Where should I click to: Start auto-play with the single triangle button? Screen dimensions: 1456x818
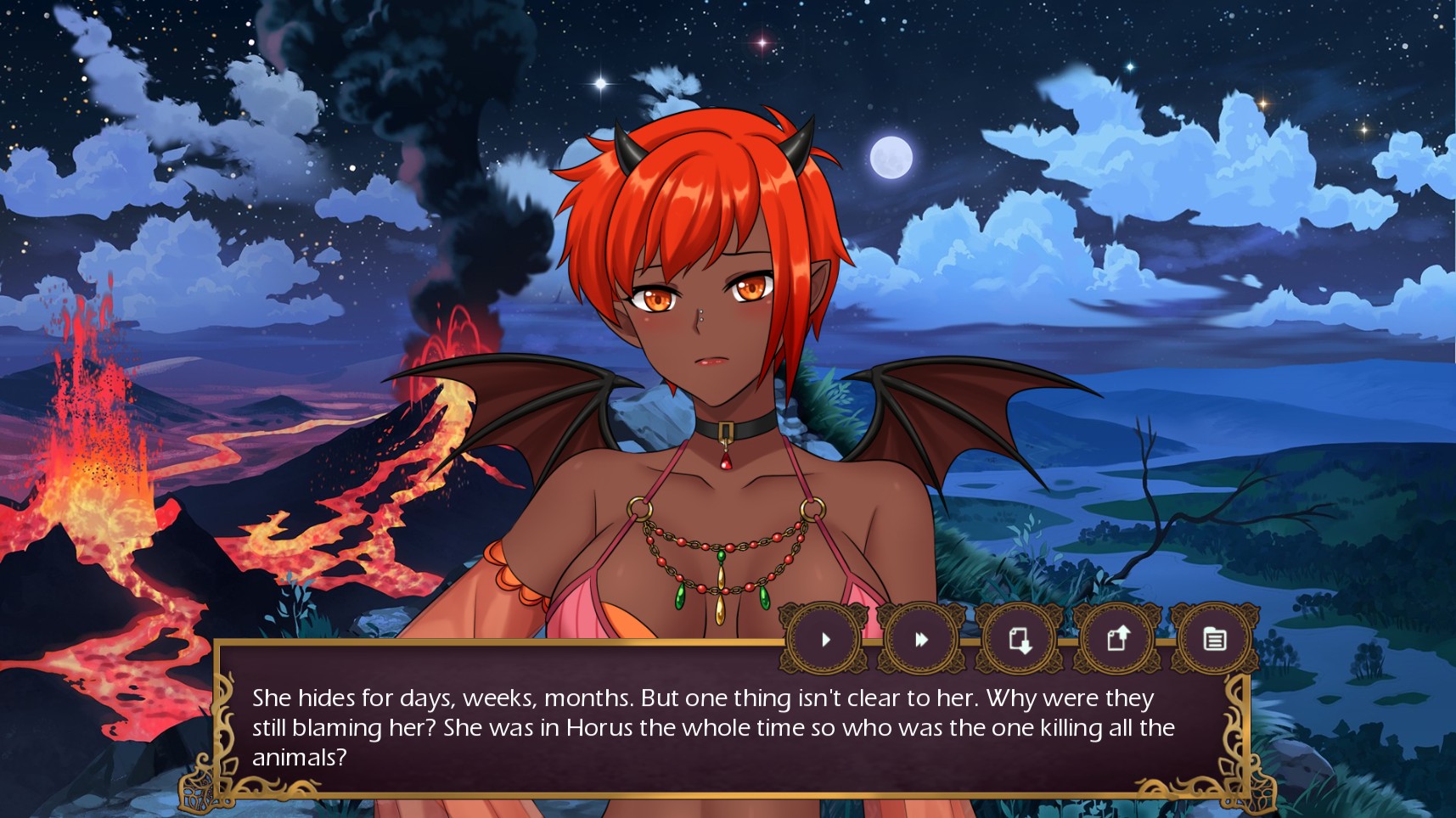pyautogui.click(x=825, y=639)
